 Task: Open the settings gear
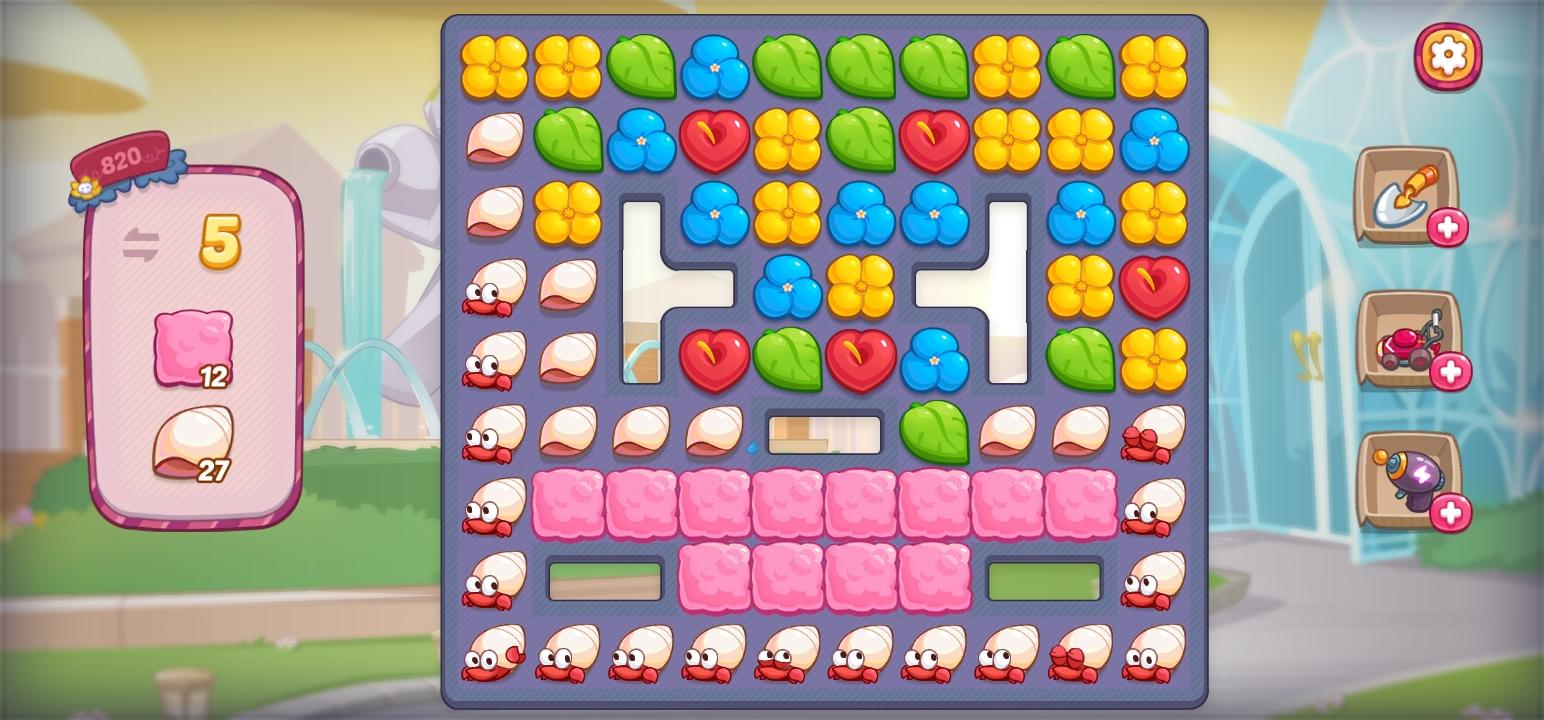click(x=1448, y=55)
